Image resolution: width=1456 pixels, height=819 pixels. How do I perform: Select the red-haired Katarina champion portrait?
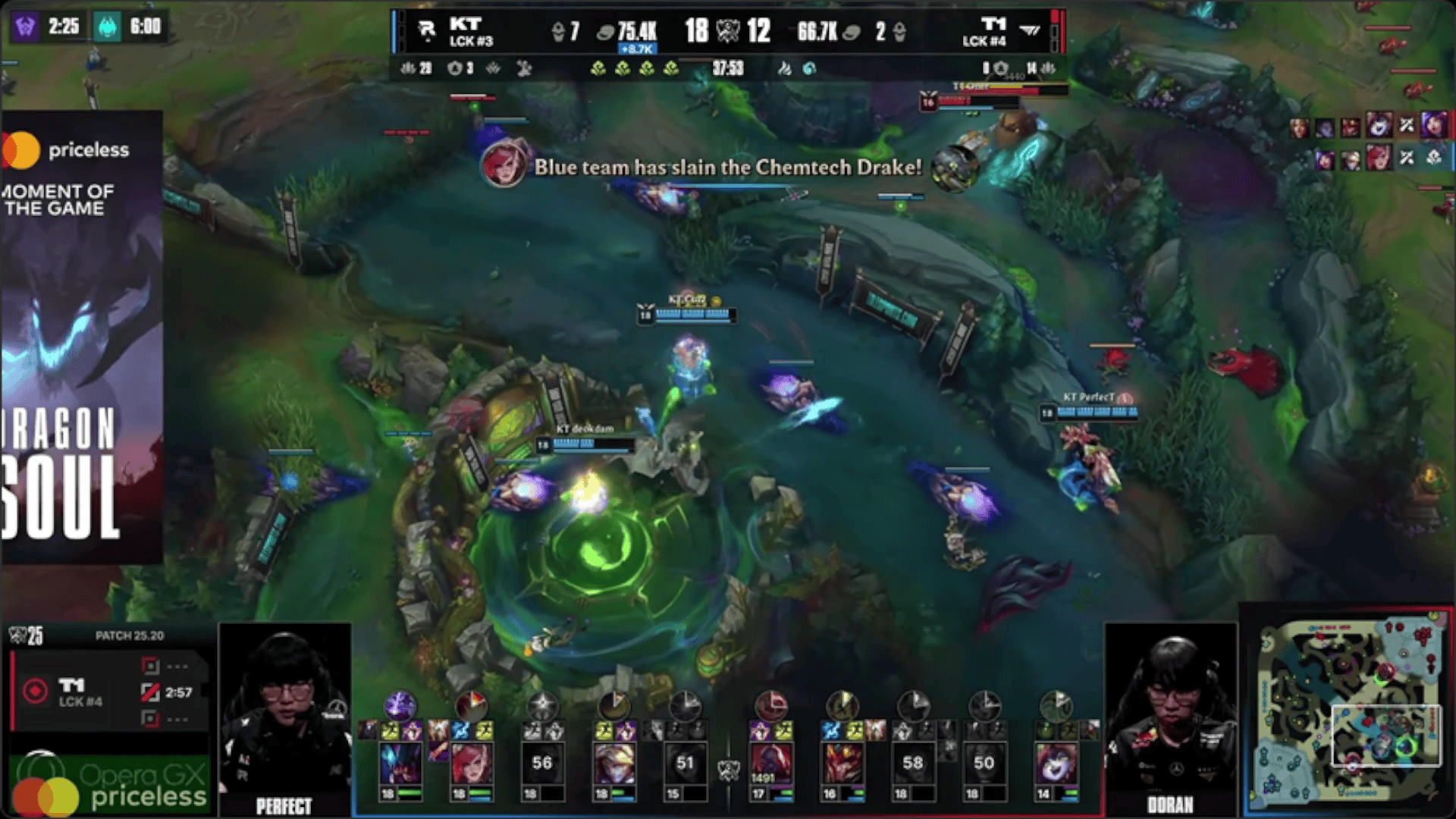tap(471, 763)
